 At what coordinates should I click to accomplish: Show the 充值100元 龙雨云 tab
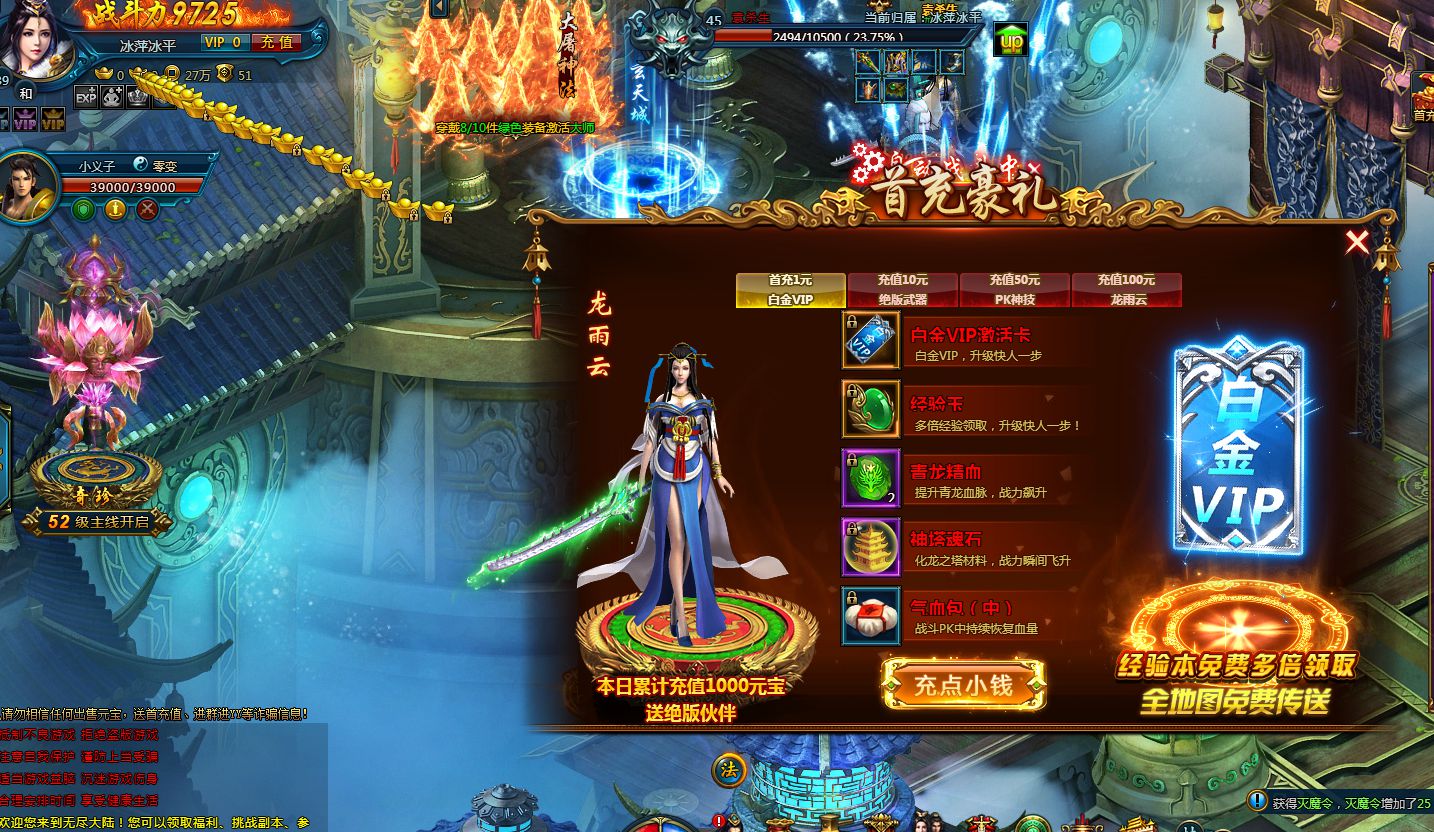[x=1126, y=290]
